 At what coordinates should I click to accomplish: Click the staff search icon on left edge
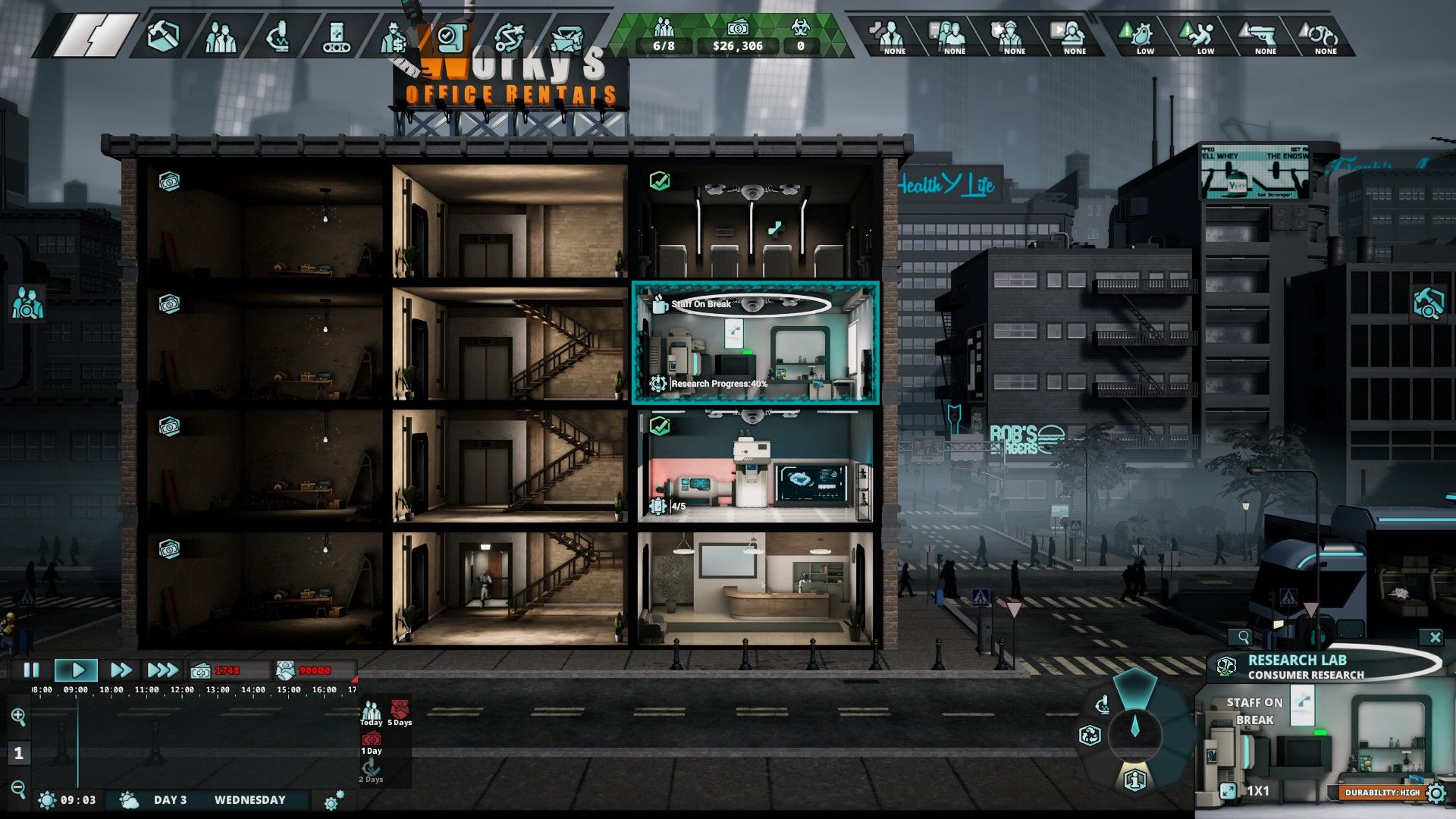point(27,303)
